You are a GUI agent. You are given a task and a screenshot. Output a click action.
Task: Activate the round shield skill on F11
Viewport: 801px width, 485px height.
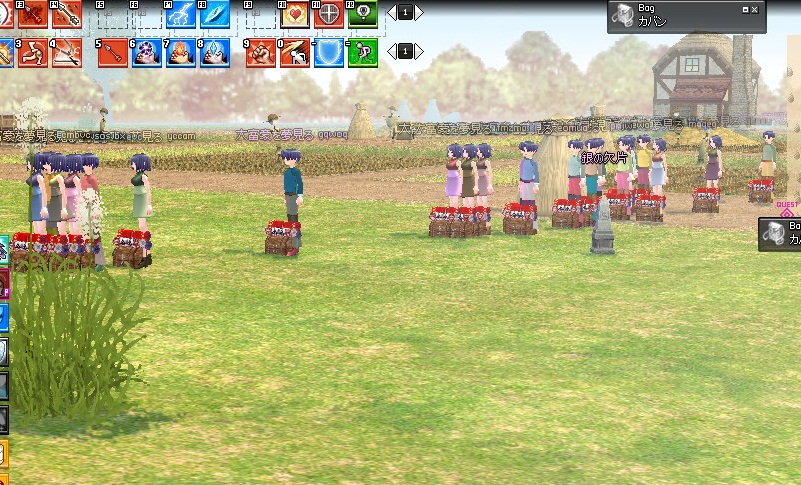click(x=329, y=14)
